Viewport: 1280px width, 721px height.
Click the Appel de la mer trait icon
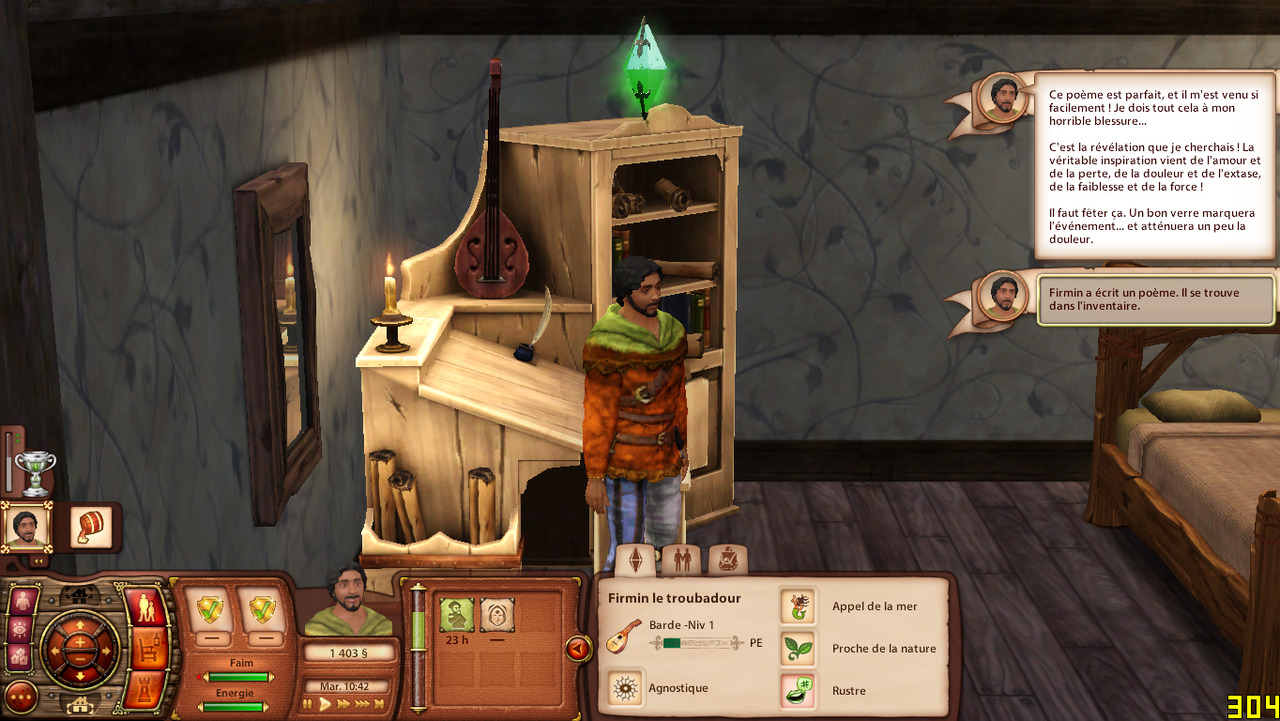tap(797, 606)
